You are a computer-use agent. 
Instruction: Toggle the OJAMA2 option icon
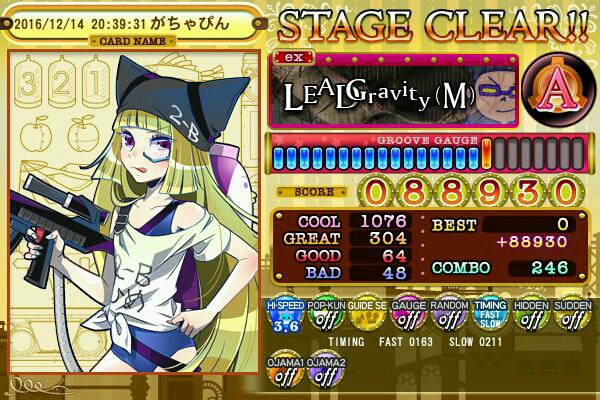(x=325, y=371)
